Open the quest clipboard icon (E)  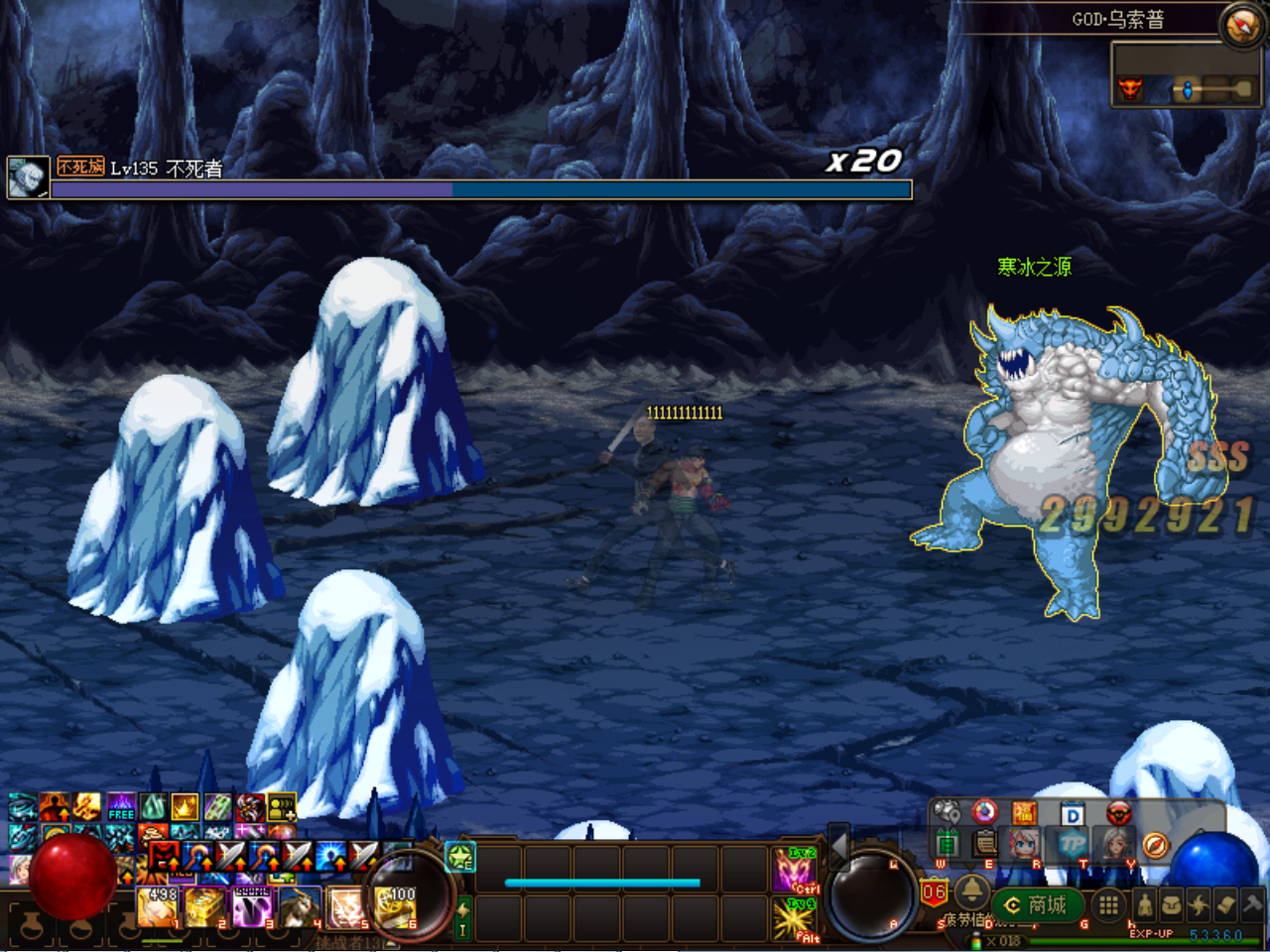click(x=984, y=843)
